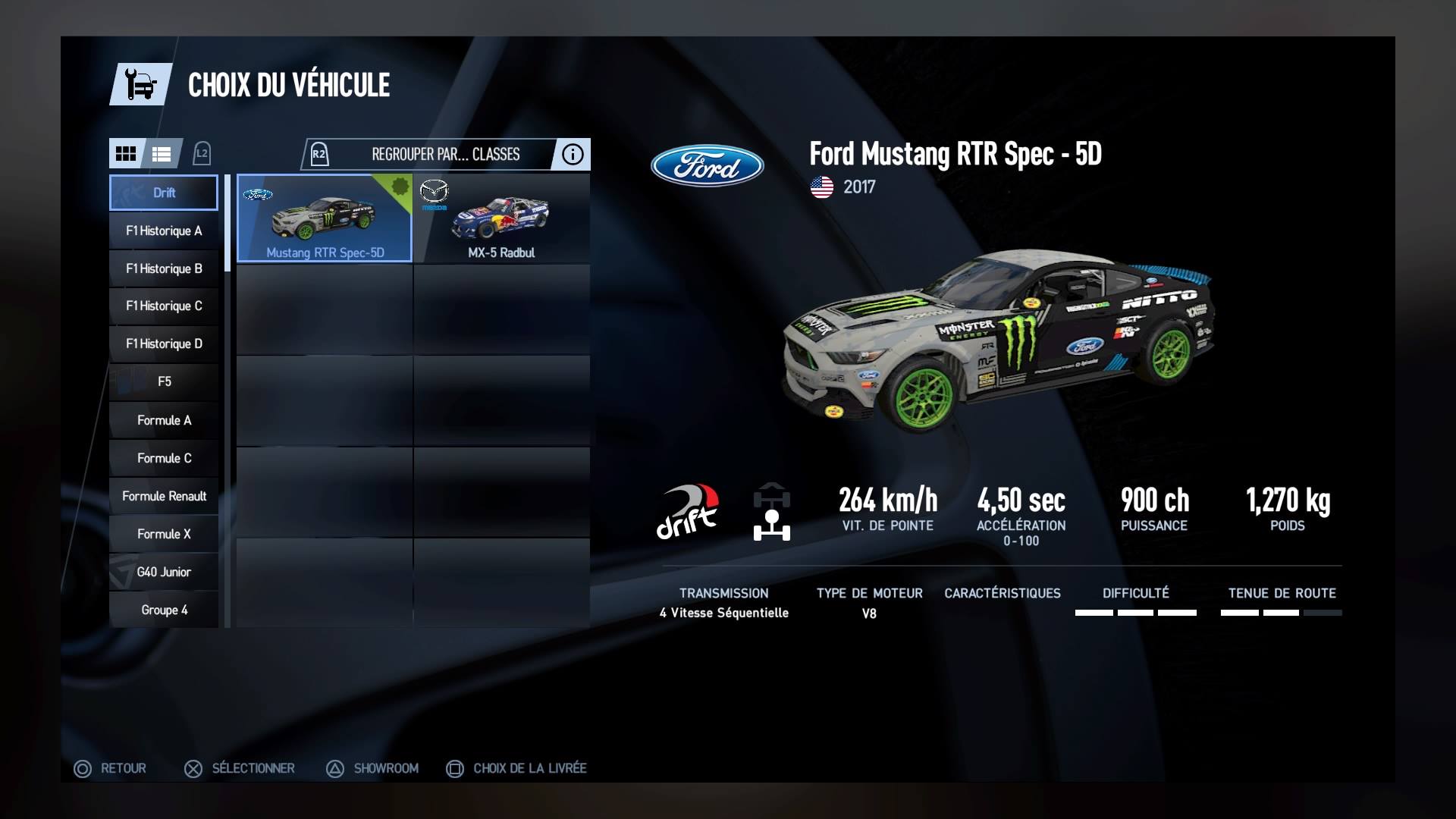Image resolution: width=1456 pixels, height=819 pixels.
Task: Open Choix de la livrée
Action: coord(516,768)
